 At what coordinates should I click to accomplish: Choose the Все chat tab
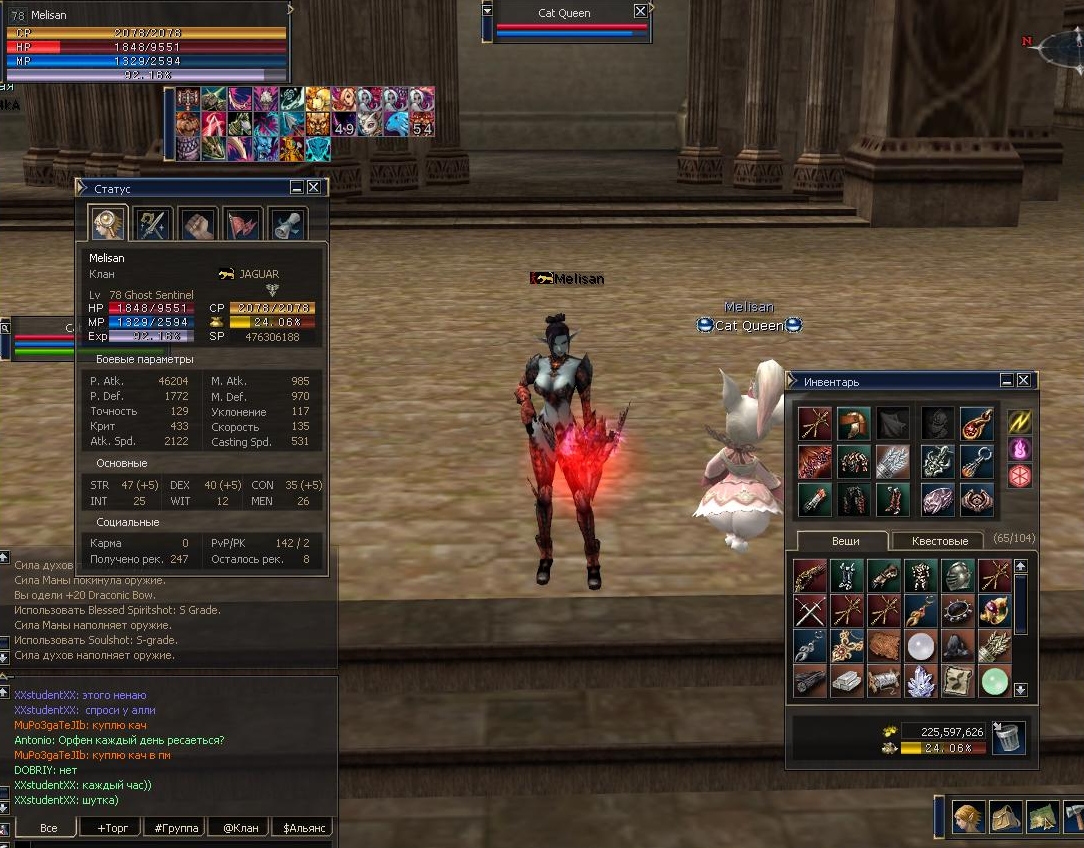click(x=48, y=828)
